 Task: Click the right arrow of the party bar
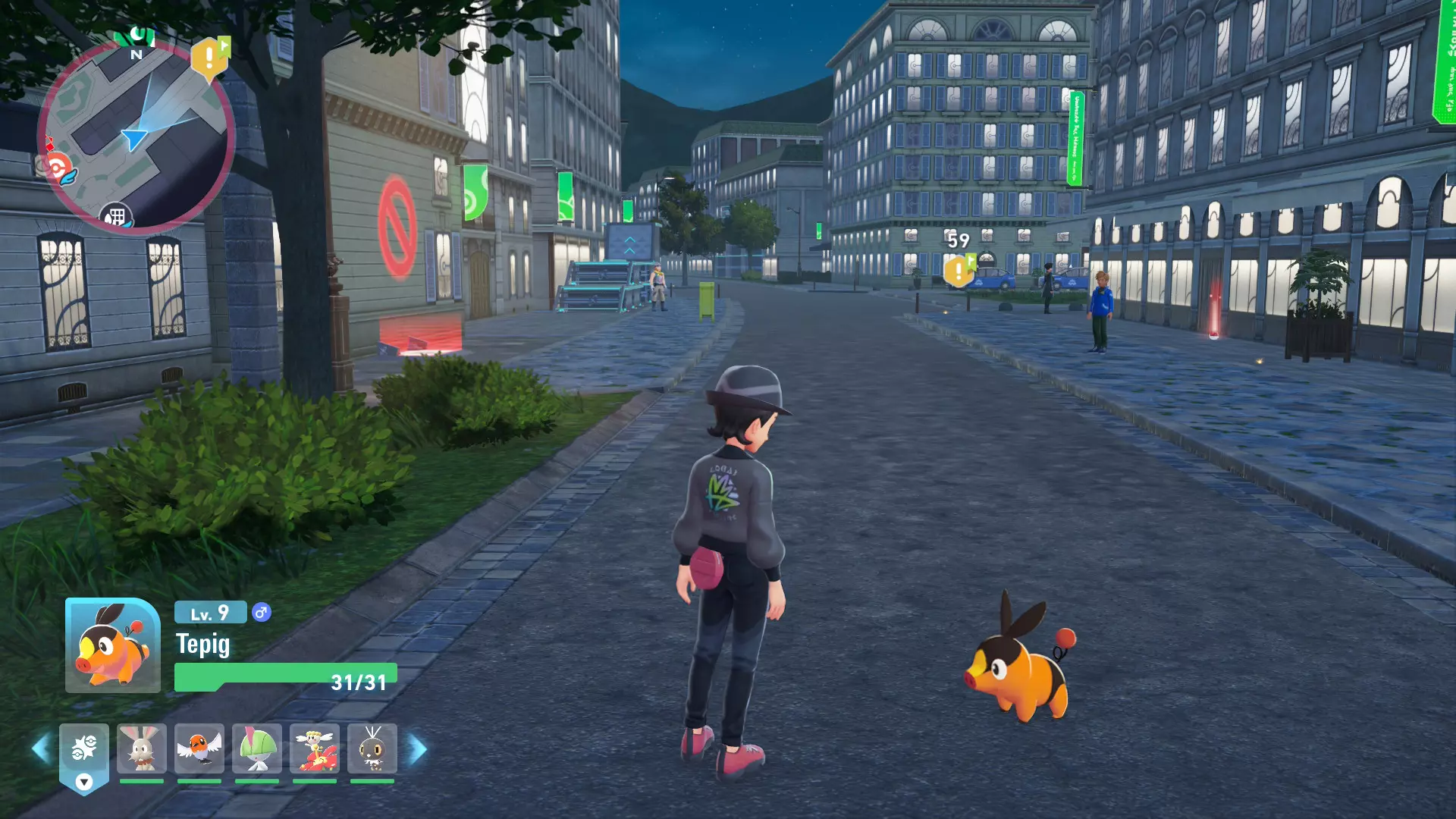pyautogui.click(x=418, y=749)
